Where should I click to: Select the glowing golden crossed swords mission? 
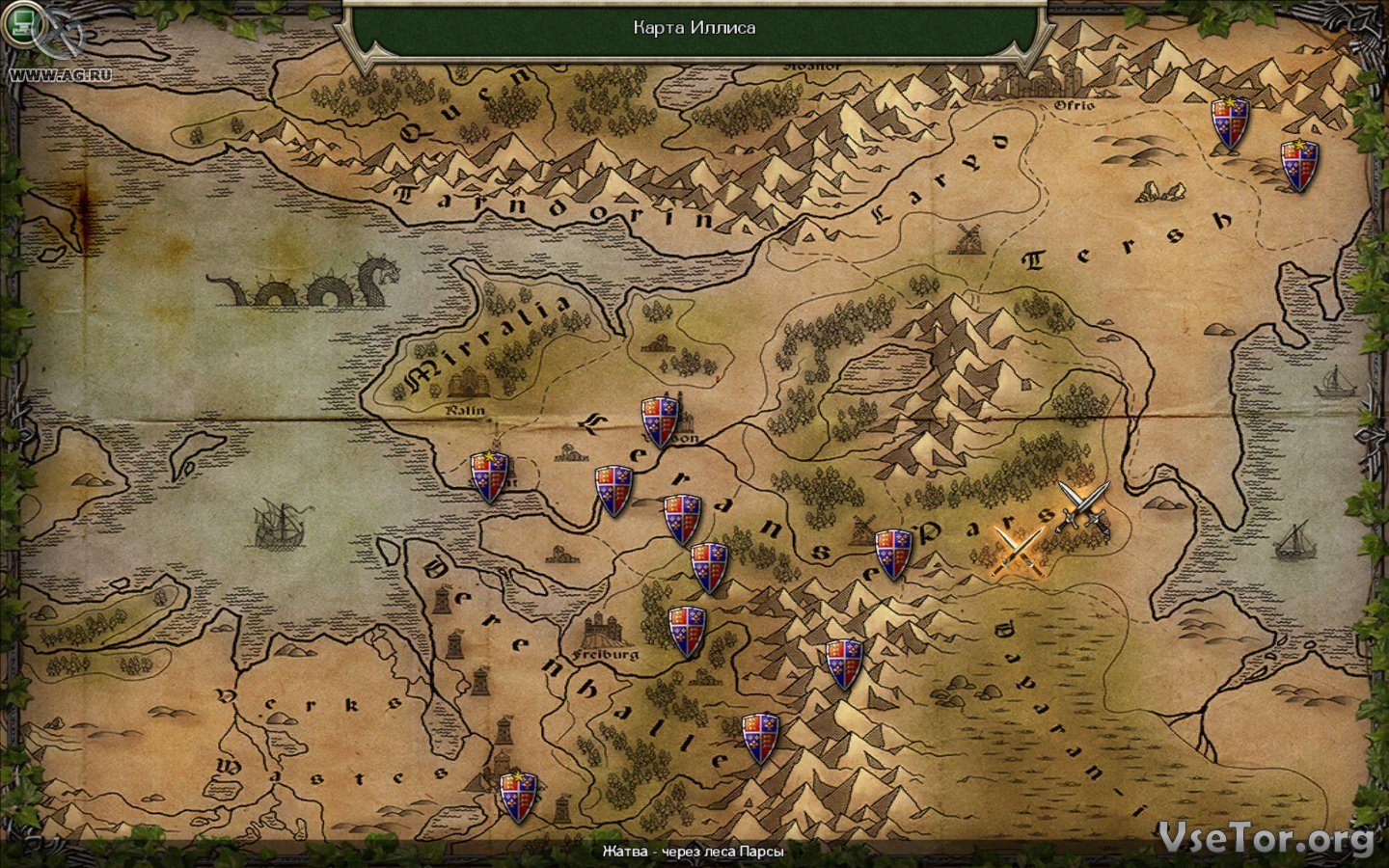pos(1019,552)
